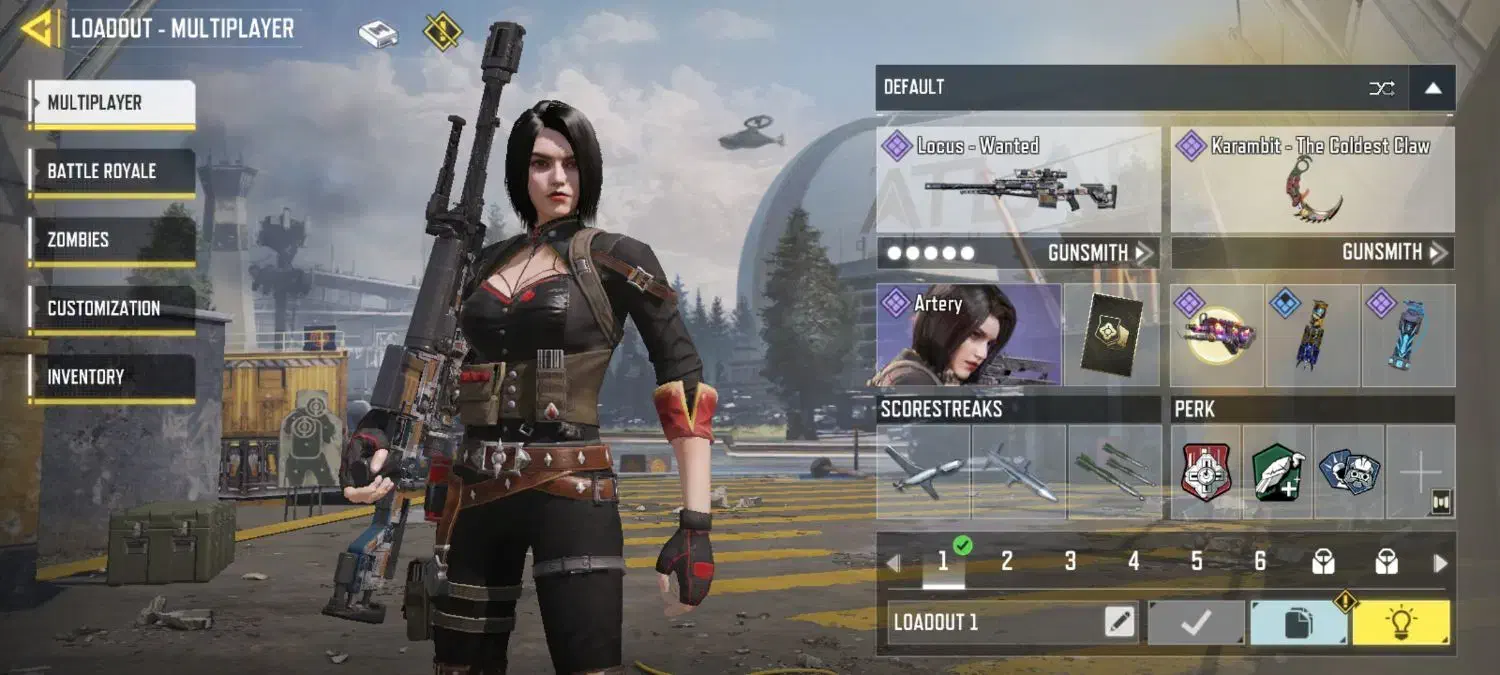Screen dimensions: 1500x675
Task: Switch to the Battle Royale tab
Action: point(112,171)
